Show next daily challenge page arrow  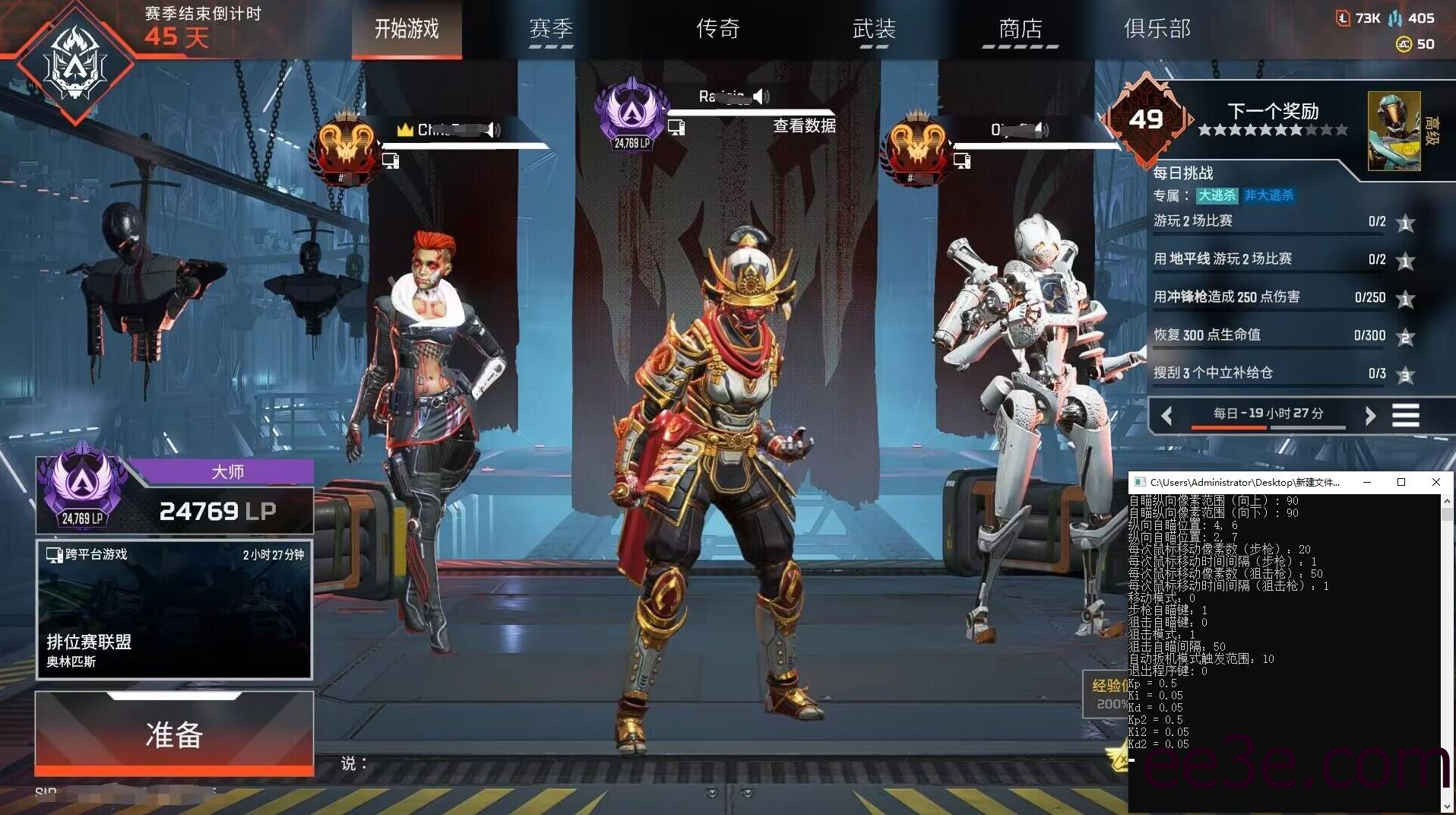click(x=1370, y=415)
